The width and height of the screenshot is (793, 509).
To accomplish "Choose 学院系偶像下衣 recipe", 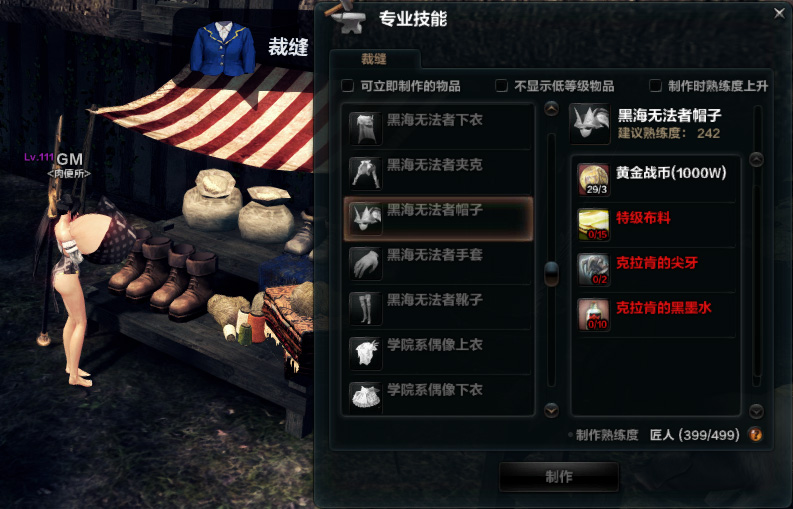I will tap(437, 395).
